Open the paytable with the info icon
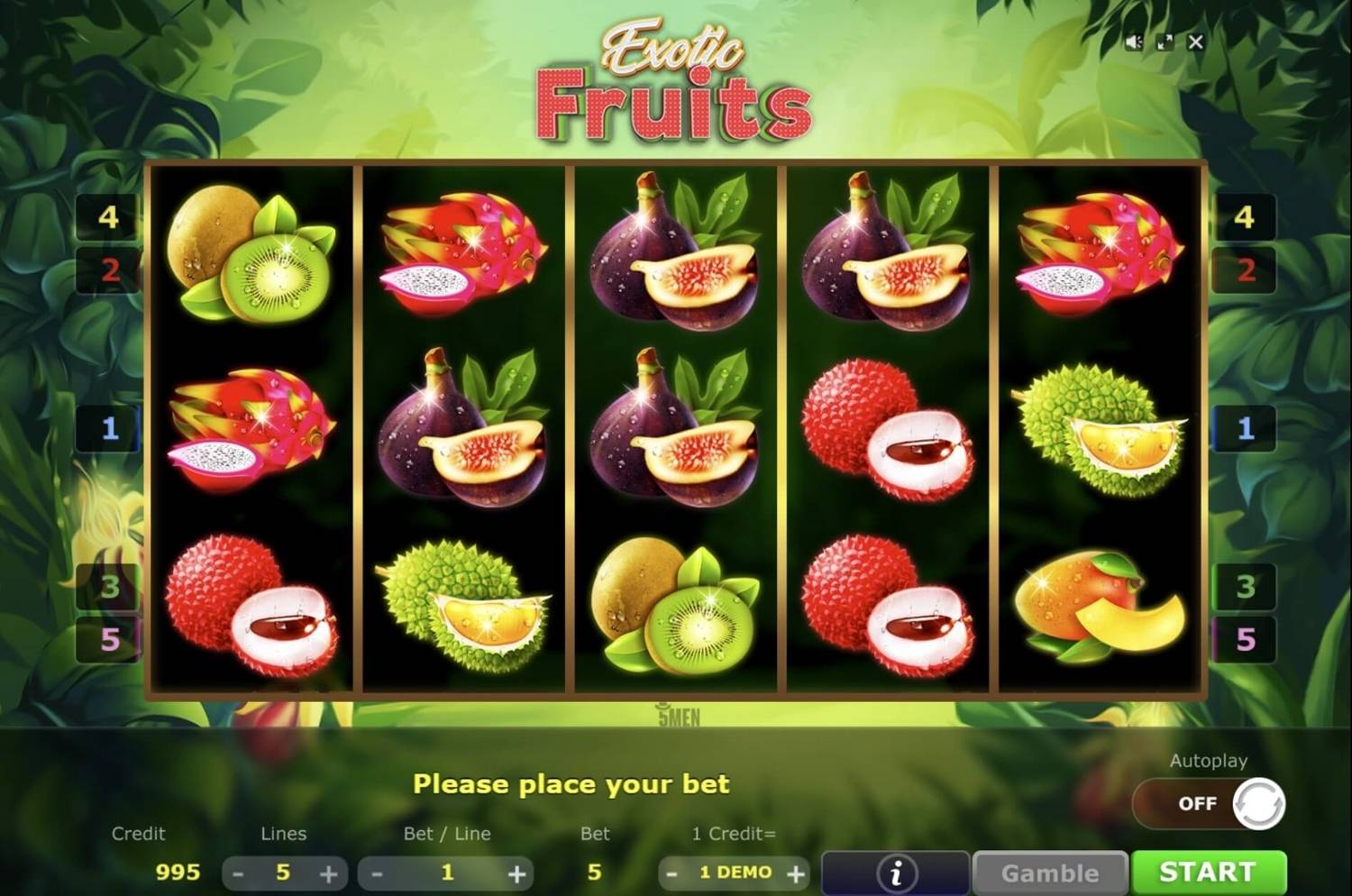Screen dimensions: 1352x896 [x=894, y=871]
